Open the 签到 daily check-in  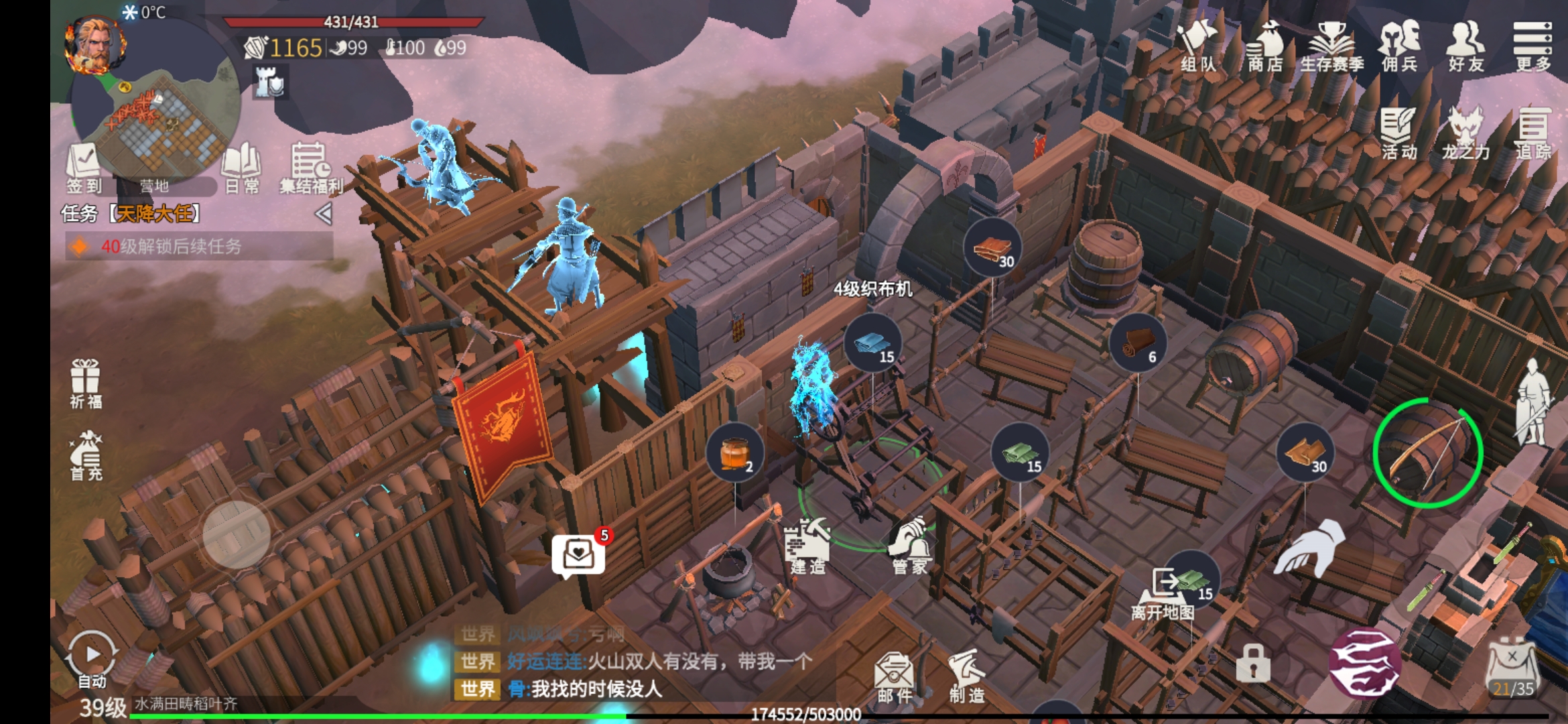[84, 168]
